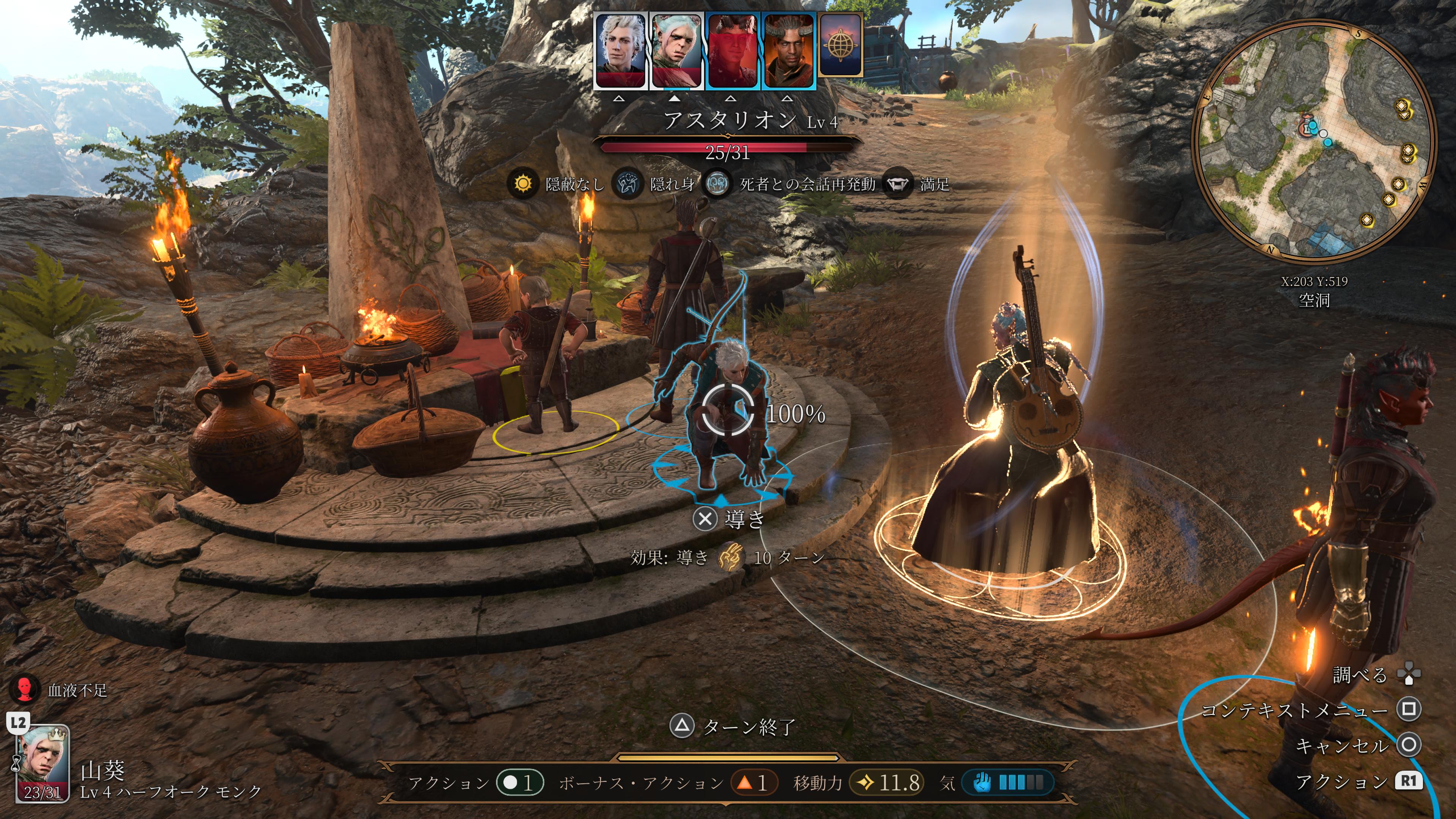Select the active character portrait labeled 山葵
This screenshot has height=819, width=1456.
point(43,763)
